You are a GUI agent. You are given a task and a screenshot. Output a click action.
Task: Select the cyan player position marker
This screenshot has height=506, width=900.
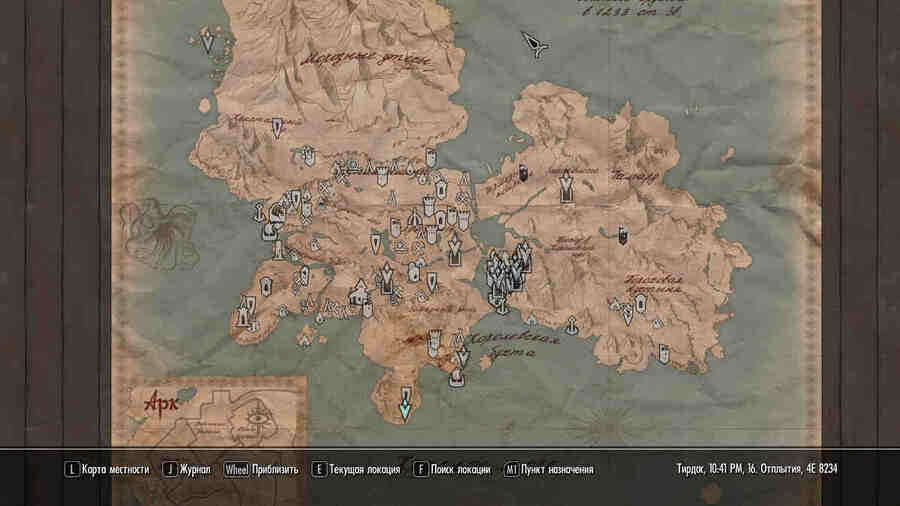405,408
